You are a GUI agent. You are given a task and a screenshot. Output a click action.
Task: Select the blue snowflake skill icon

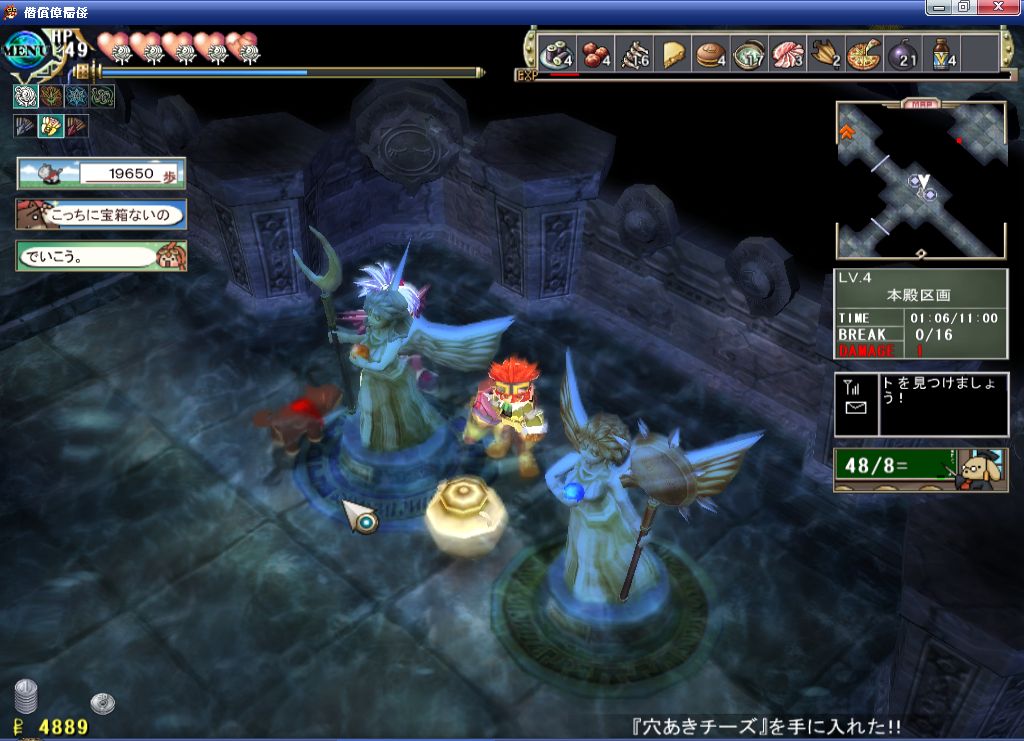tap(76, 96)
